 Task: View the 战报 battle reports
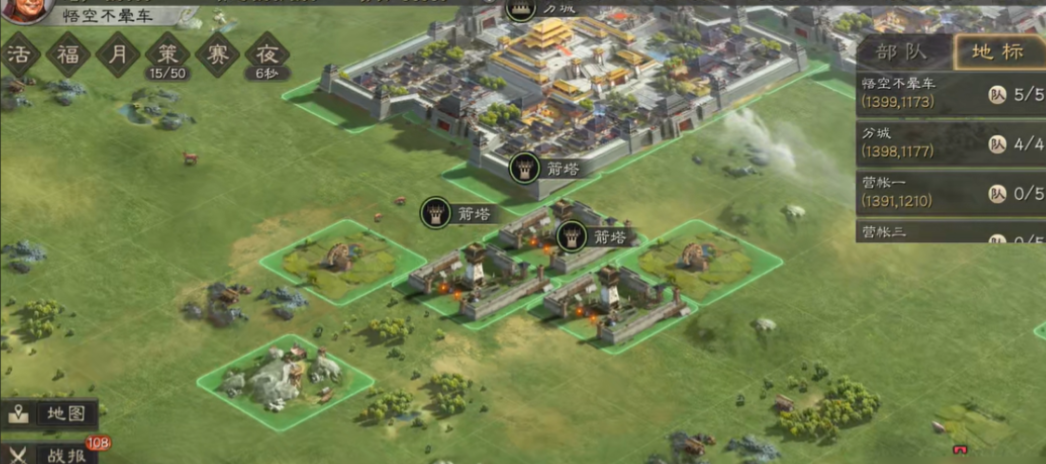coord(52,453)
